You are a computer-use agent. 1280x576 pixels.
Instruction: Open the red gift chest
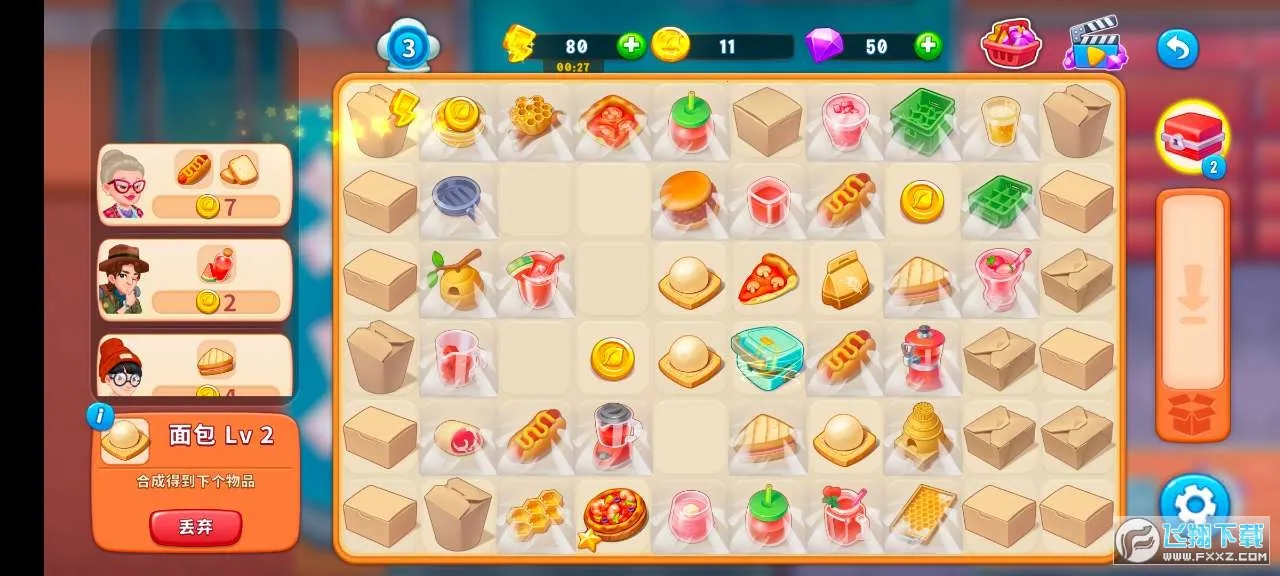click(1191, 135)
